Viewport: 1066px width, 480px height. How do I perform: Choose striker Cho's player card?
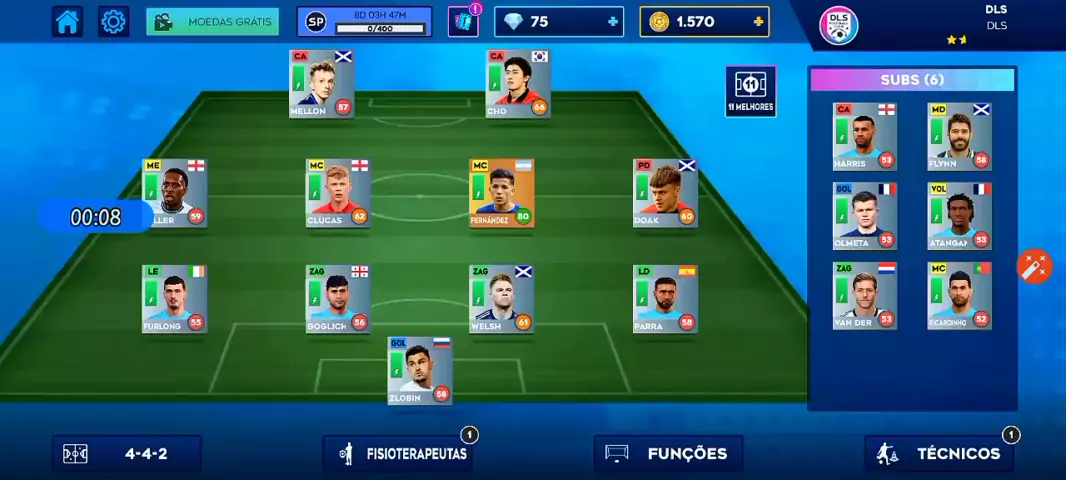tap(518, 84)
